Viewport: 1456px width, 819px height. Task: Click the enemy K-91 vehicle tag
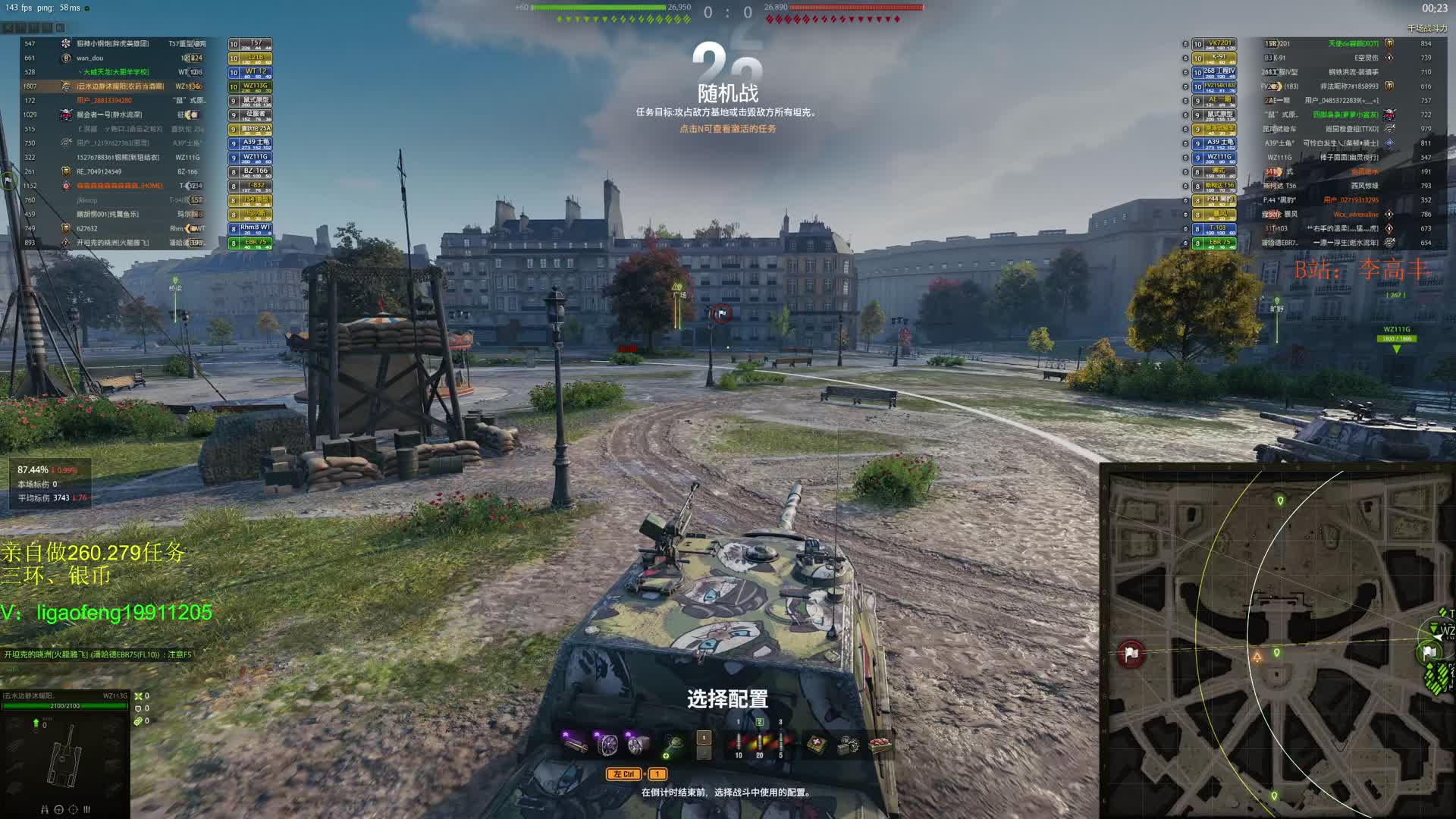click(x=1219, y=58)
